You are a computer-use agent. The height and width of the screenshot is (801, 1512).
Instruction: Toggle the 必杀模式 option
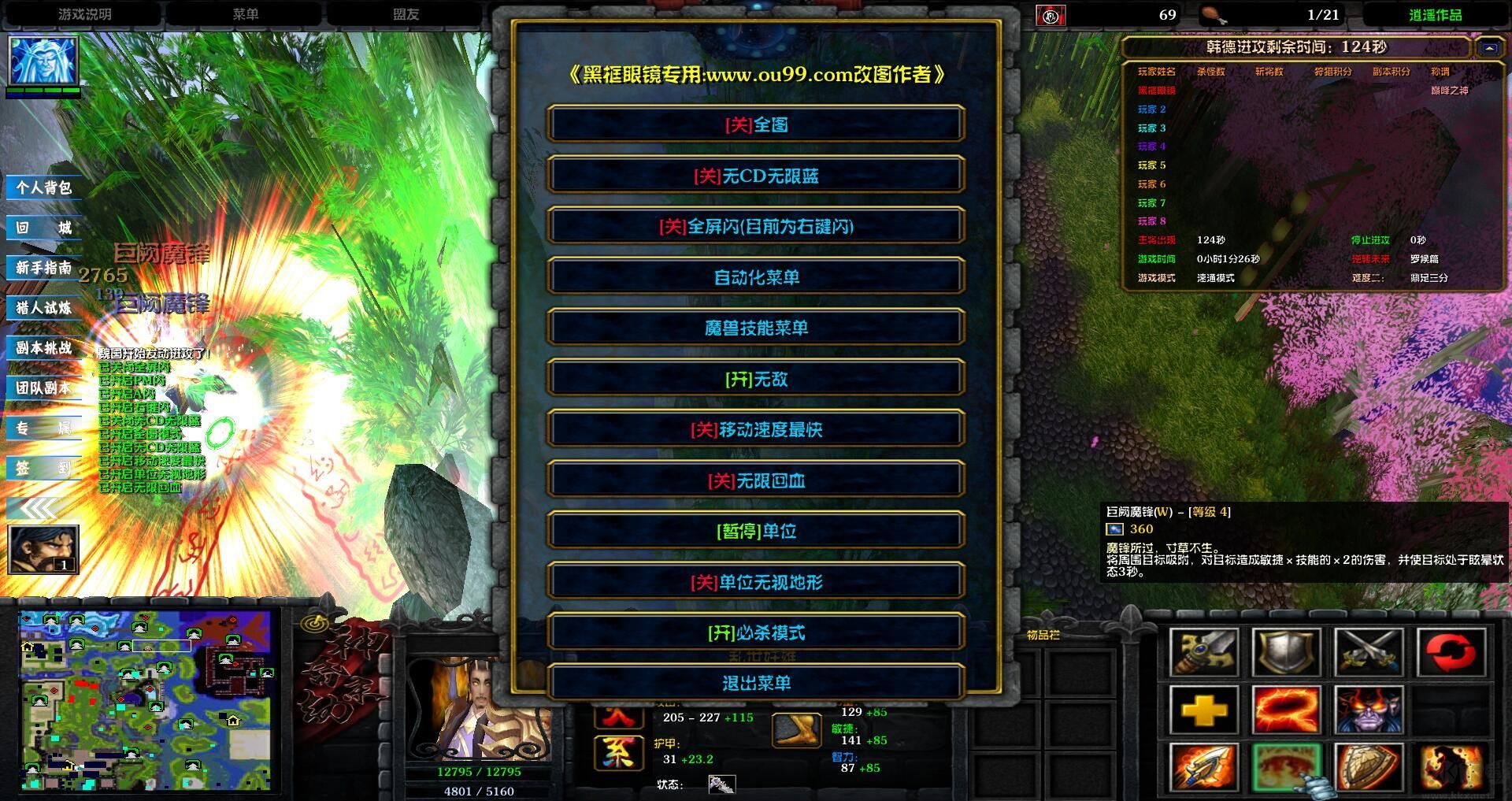756,632
